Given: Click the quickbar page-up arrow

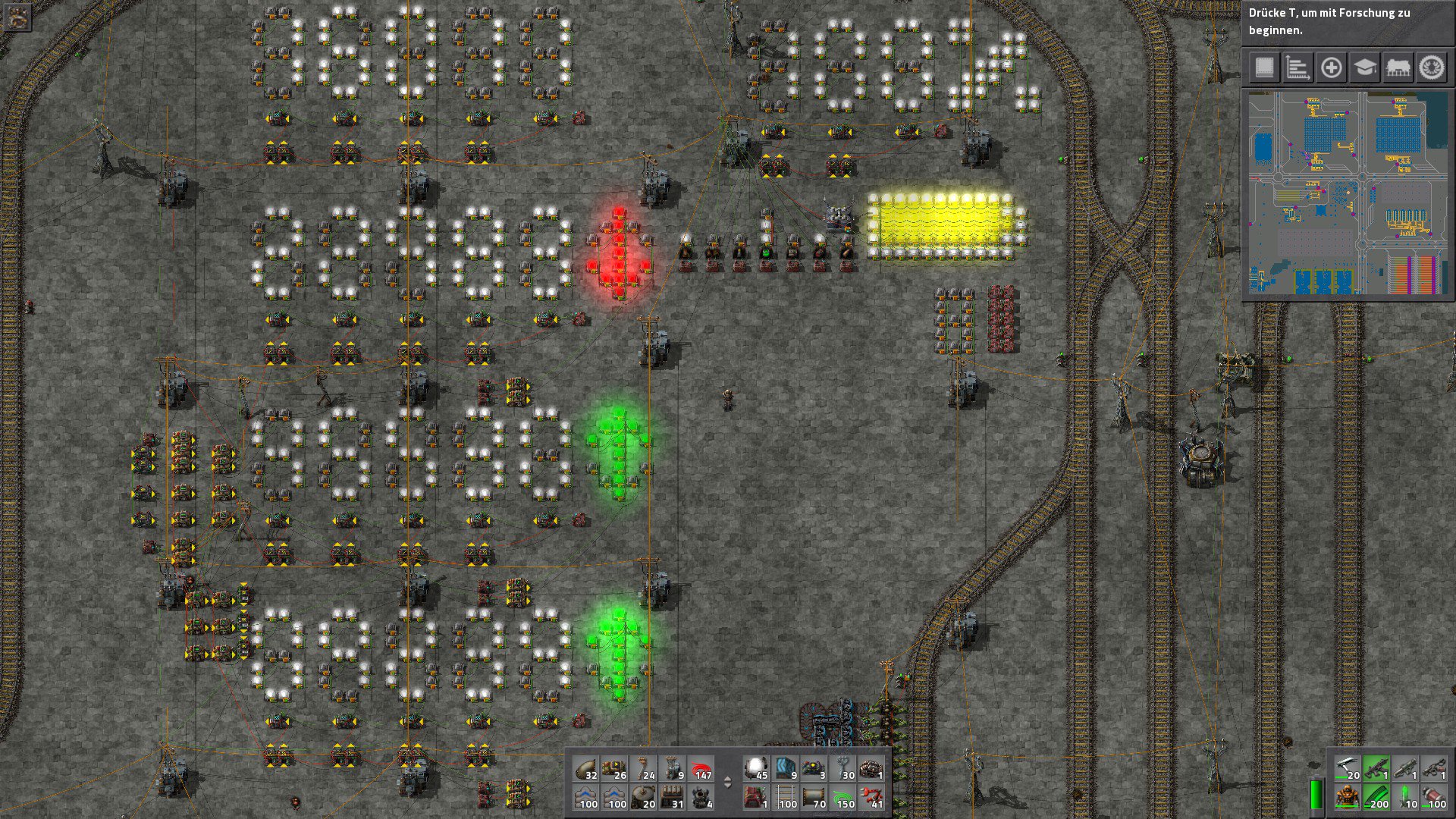Looking at the screenshot, I should pos(728,778).
